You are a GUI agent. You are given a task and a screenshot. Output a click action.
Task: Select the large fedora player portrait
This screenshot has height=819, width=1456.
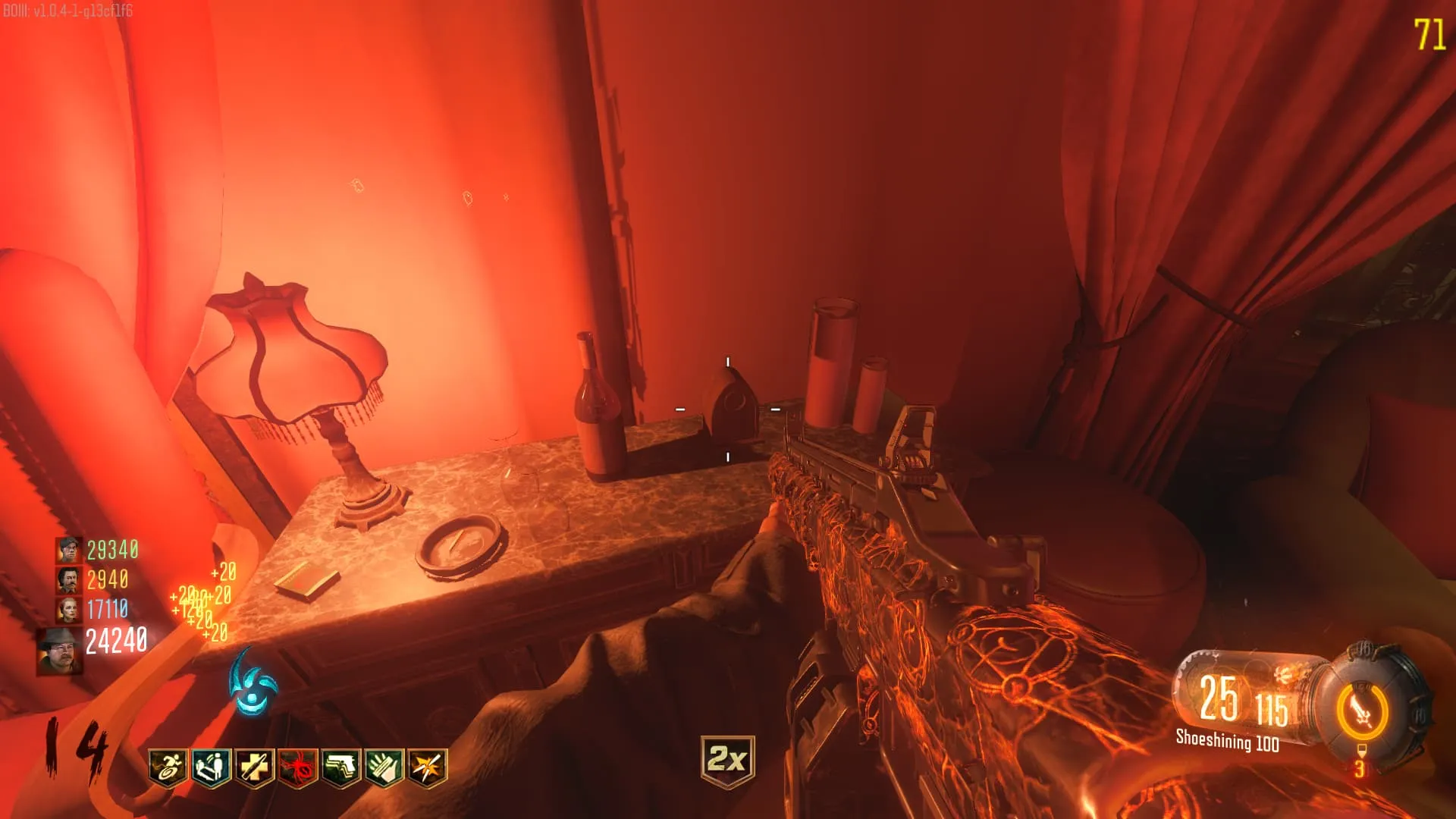point(61,651)
